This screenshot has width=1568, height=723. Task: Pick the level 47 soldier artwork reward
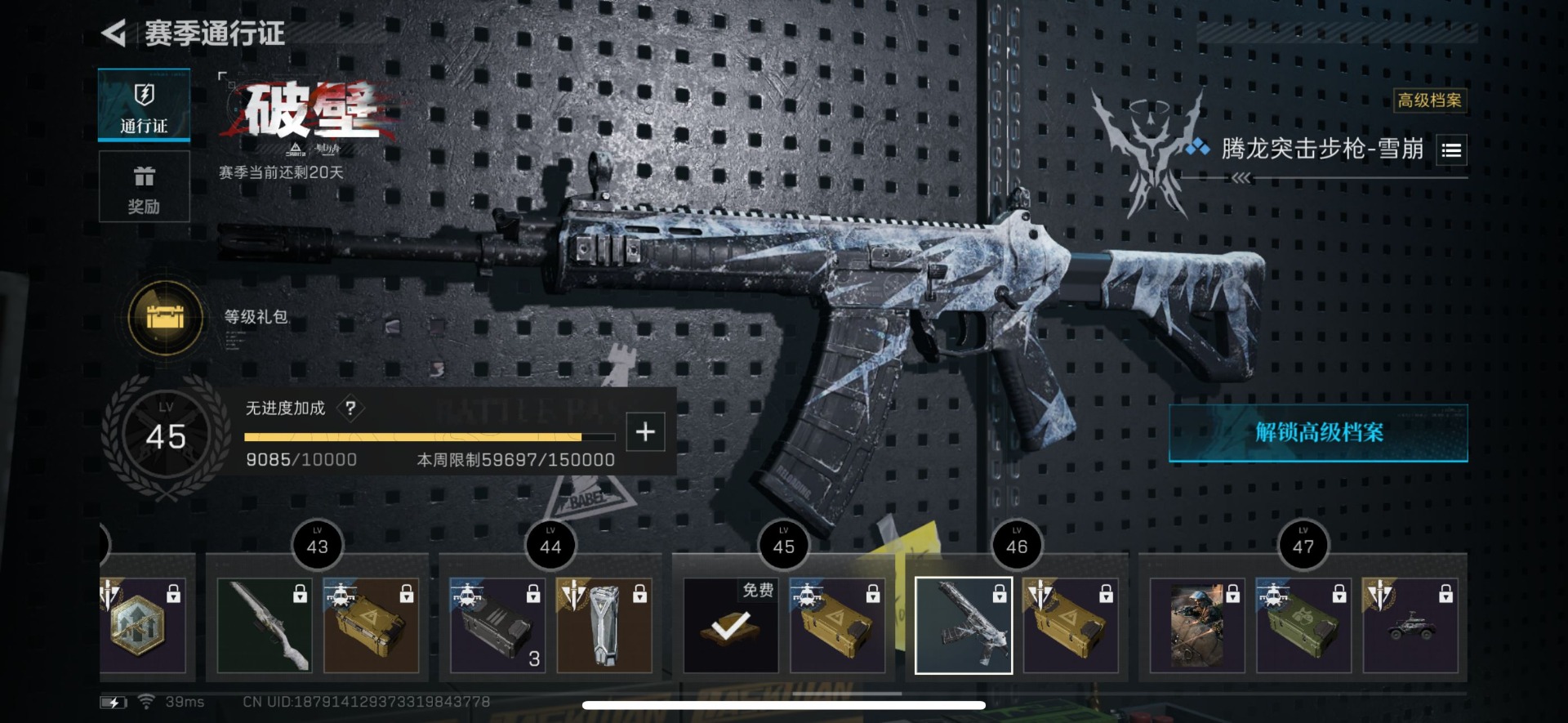coord(1197,626)
